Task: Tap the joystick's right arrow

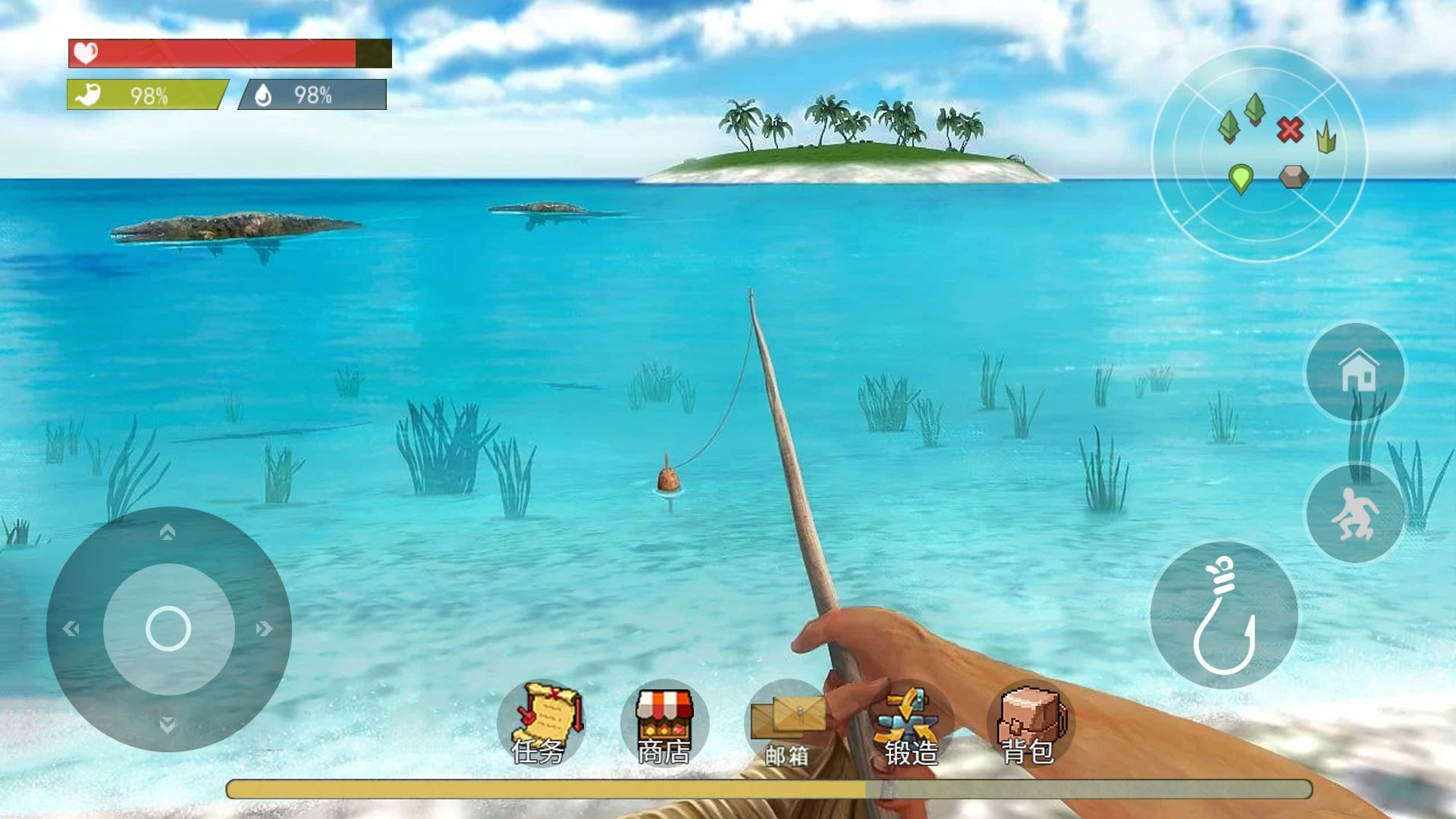Action: [264, 629]
